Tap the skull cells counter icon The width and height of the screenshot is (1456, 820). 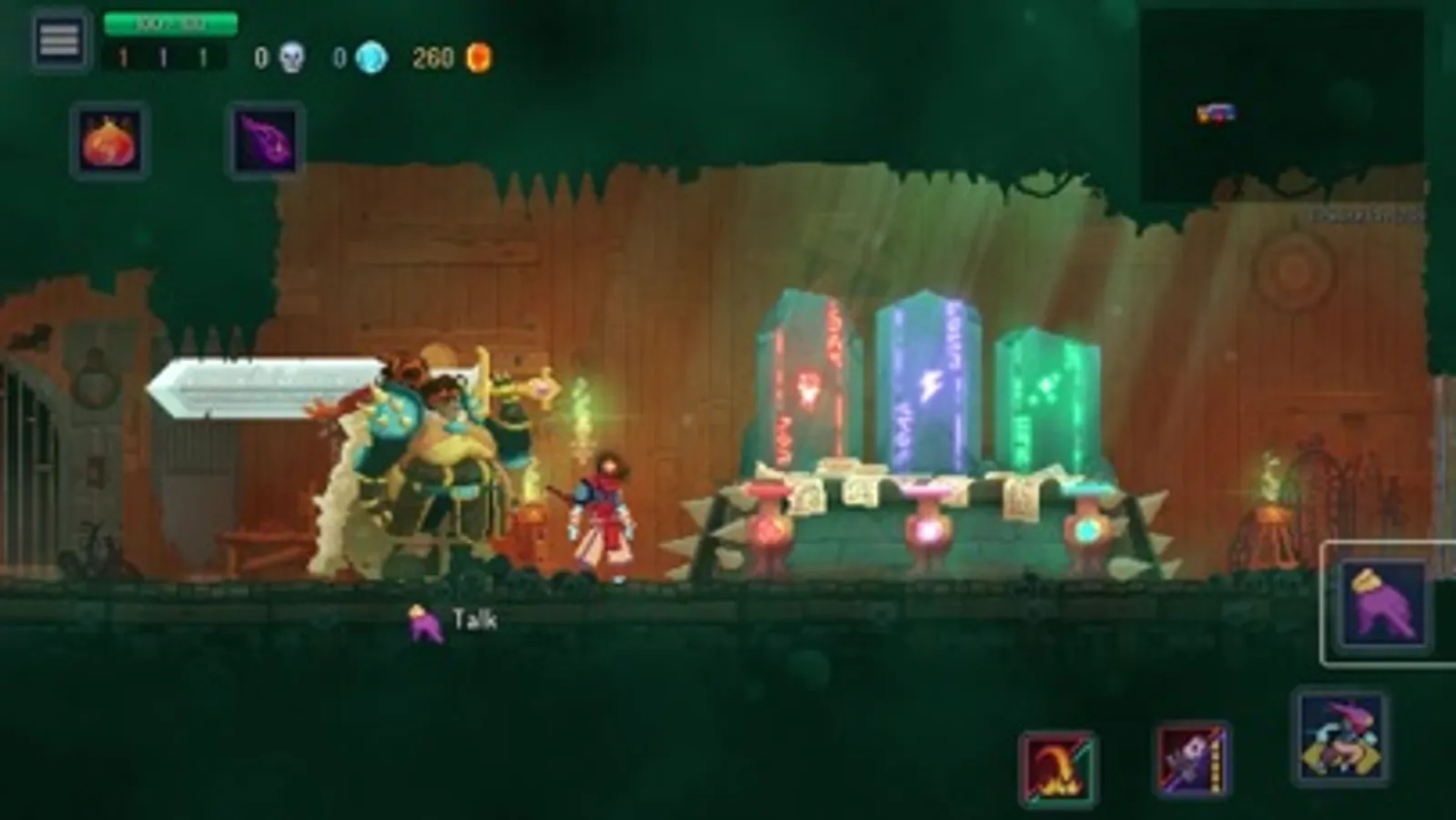click(x=290, y=56)
